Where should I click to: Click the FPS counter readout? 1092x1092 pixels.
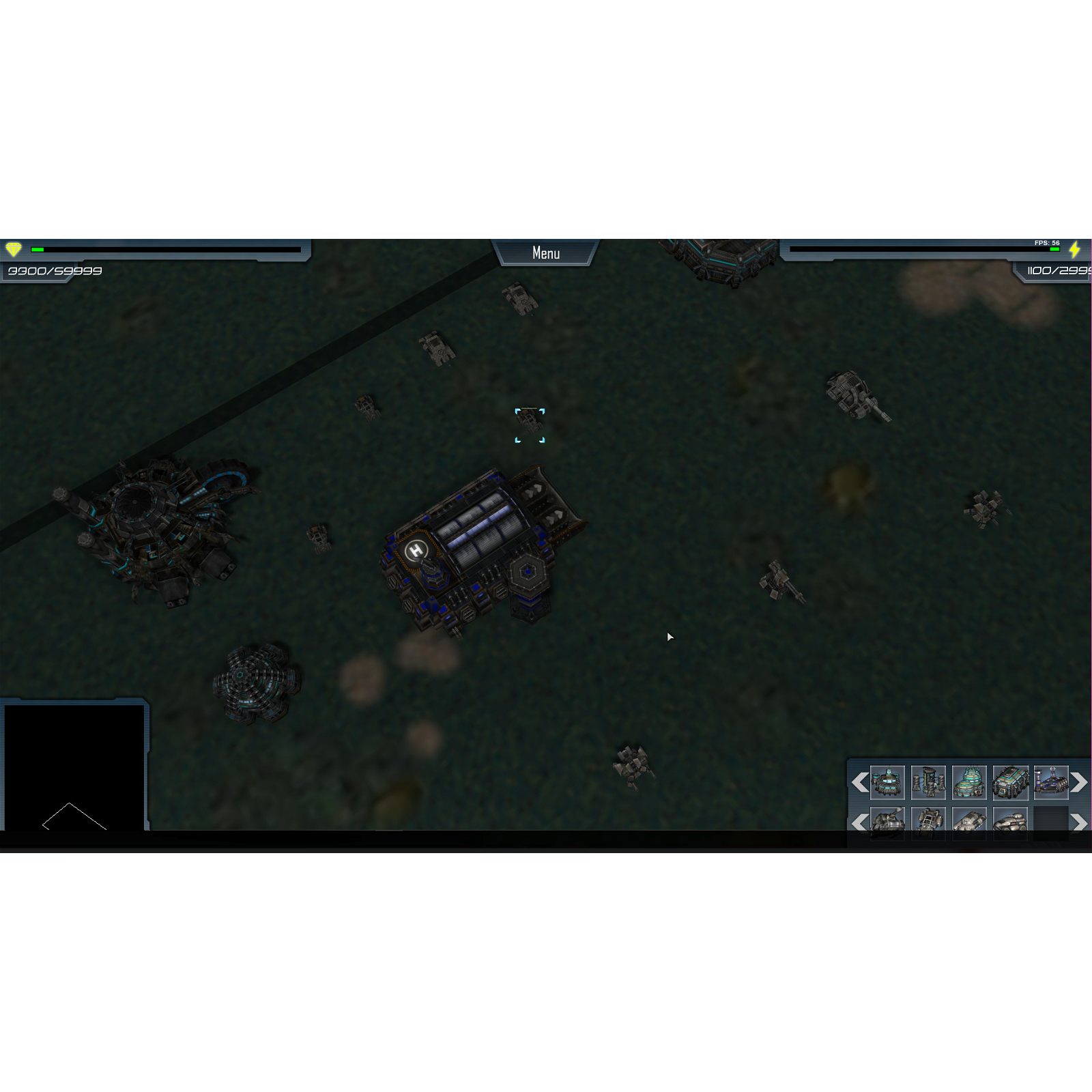[x=1046, y=242]
